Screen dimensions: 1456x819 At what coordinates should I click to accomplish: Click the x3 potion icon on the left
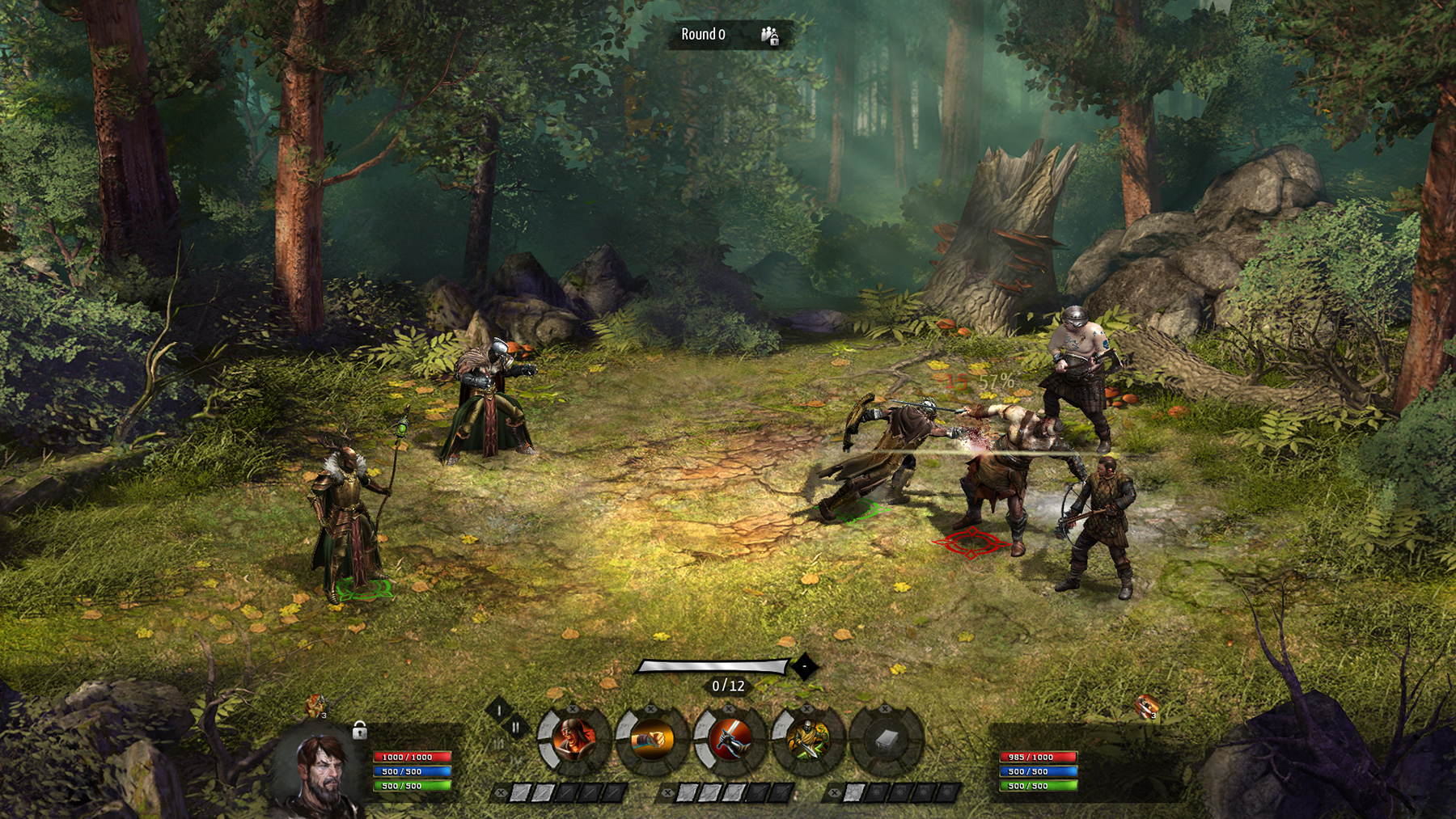tap(315, 706)
